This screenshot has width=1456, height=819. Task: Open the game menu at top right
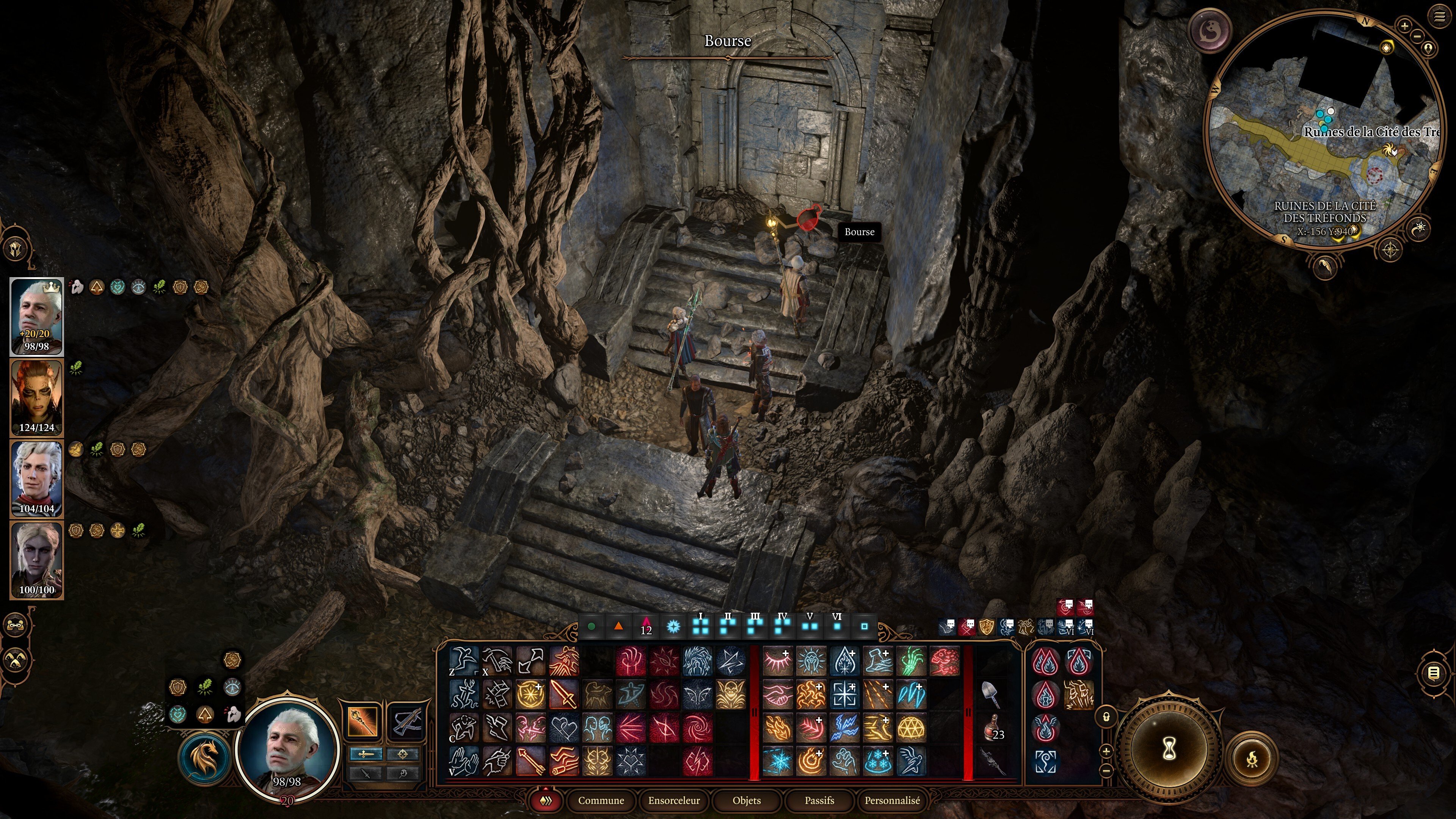[1439, 17]
